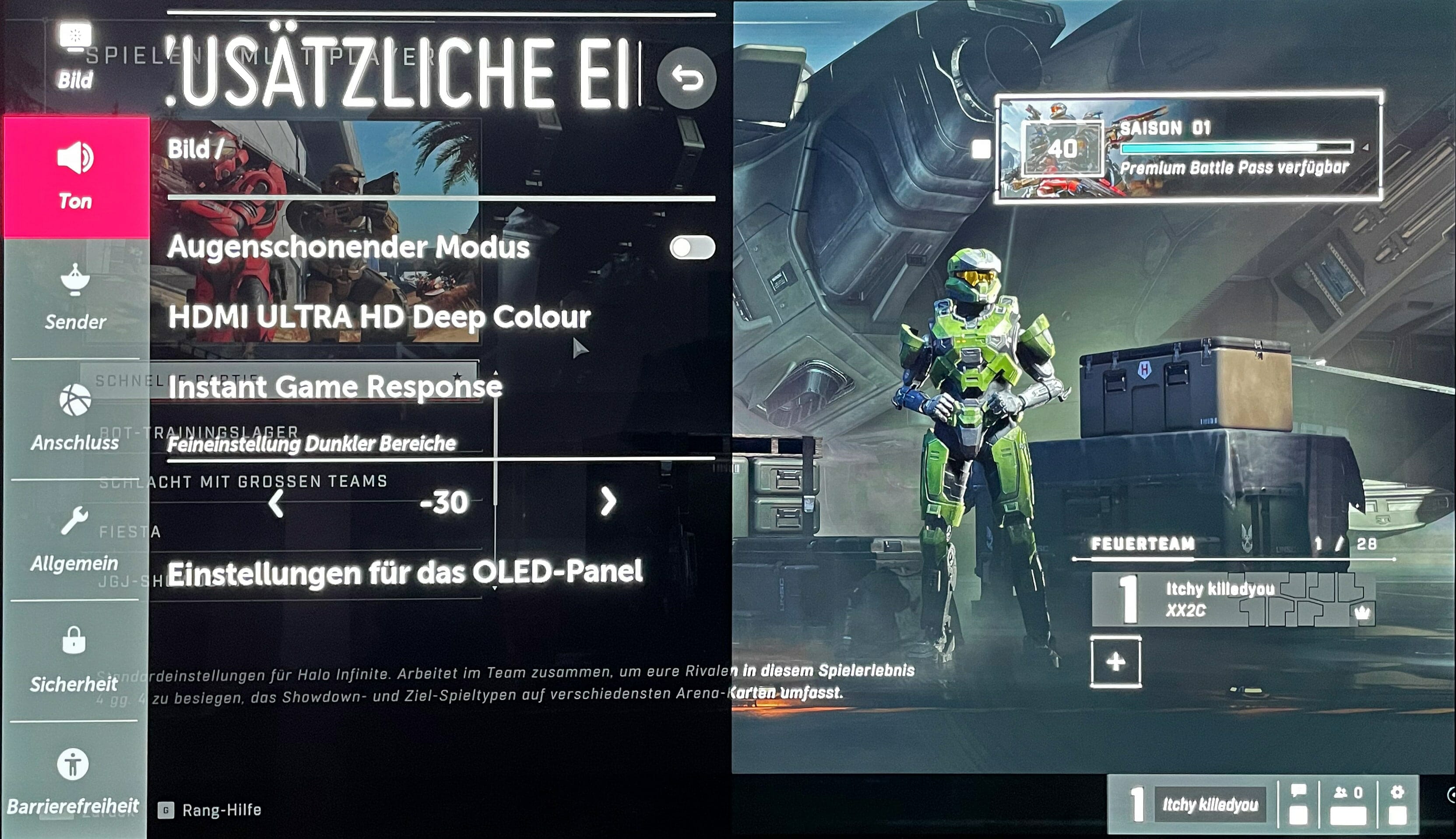Open the Barrierefreiheit accessibility tab

click(x=73, y=781)
